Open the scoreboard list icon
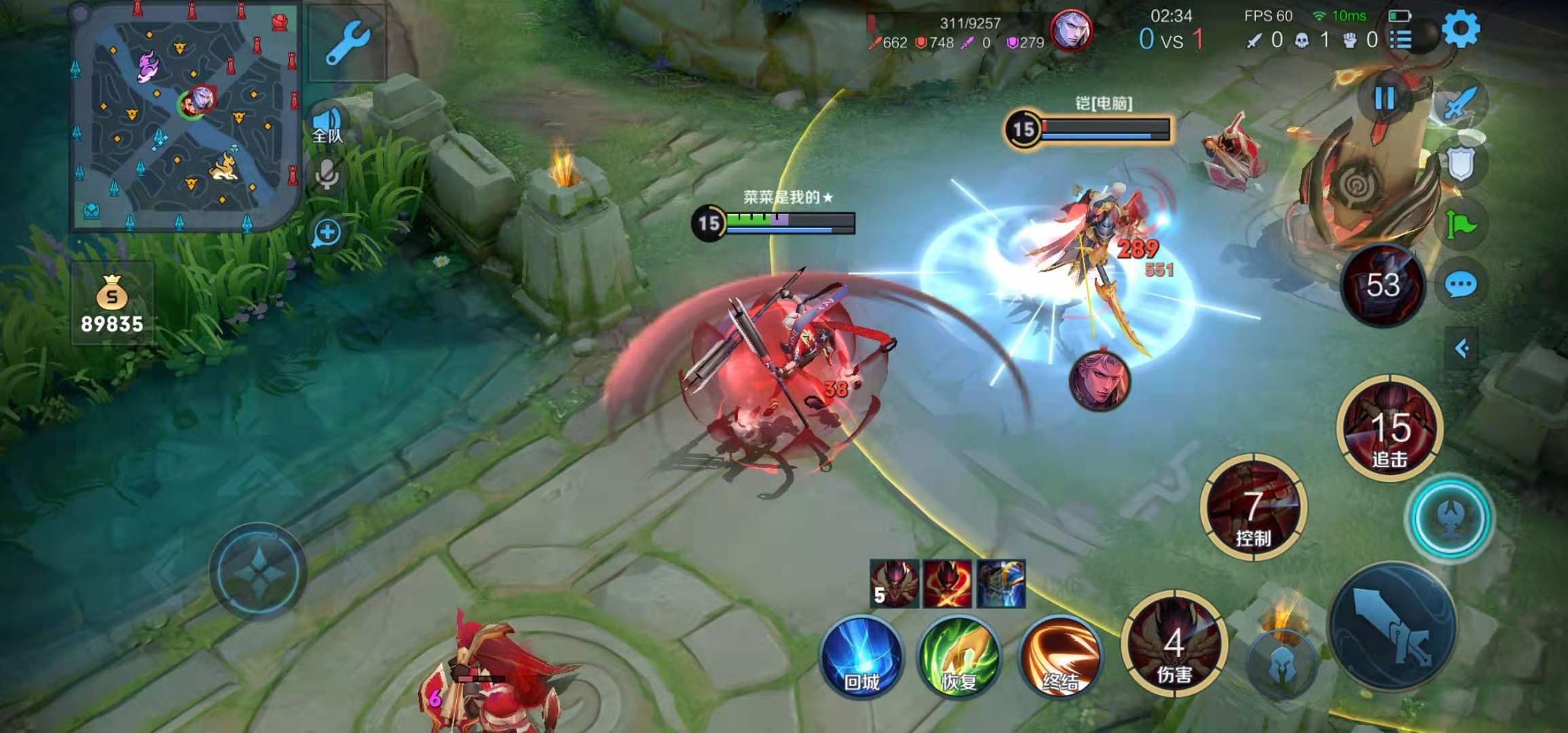Image resolution: width=1568 pixels, height=733 pixels. pyautogui.click(x=1400, y=39)
